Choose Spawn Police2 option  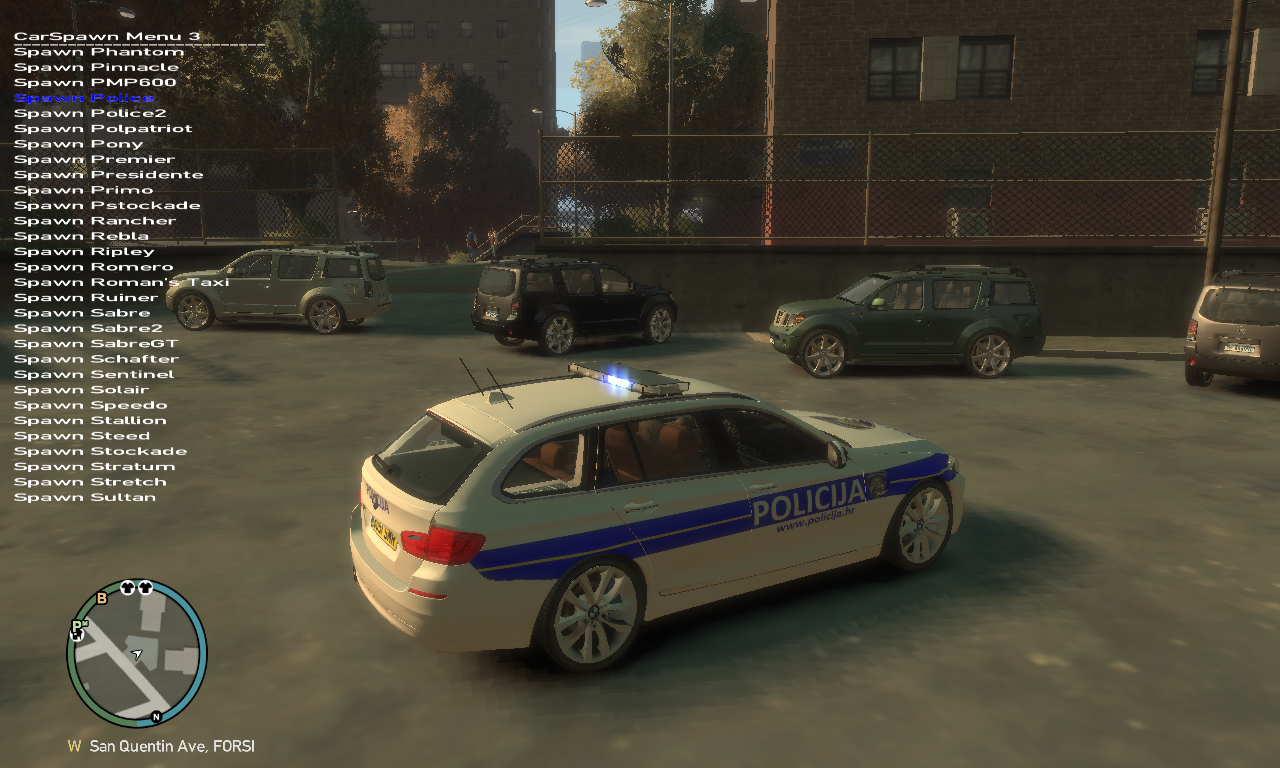[90, 113]
